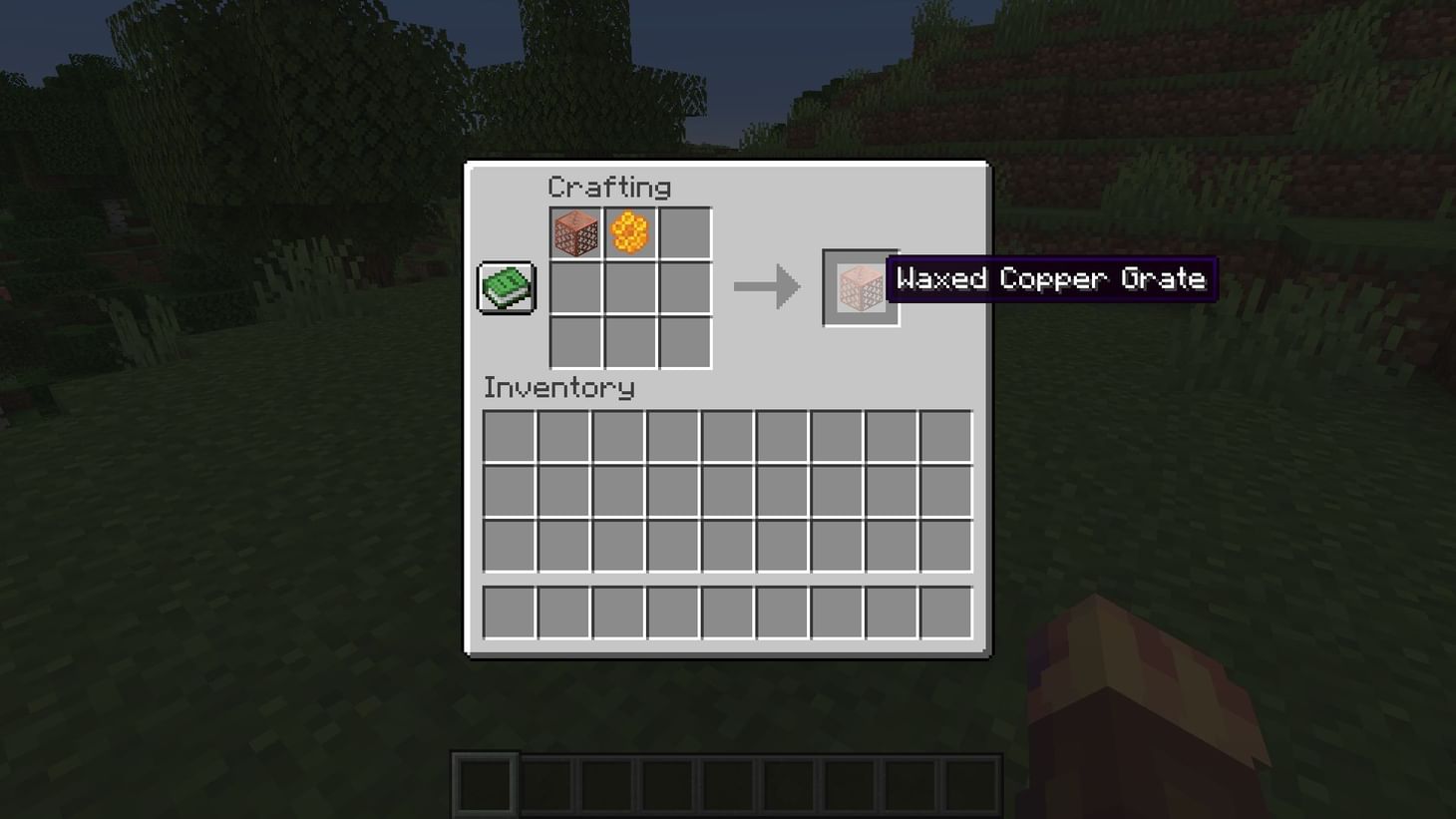1456x819 pixels.
Task: Click the bottom-right crafting grid slot
Action: pos(685,342)
